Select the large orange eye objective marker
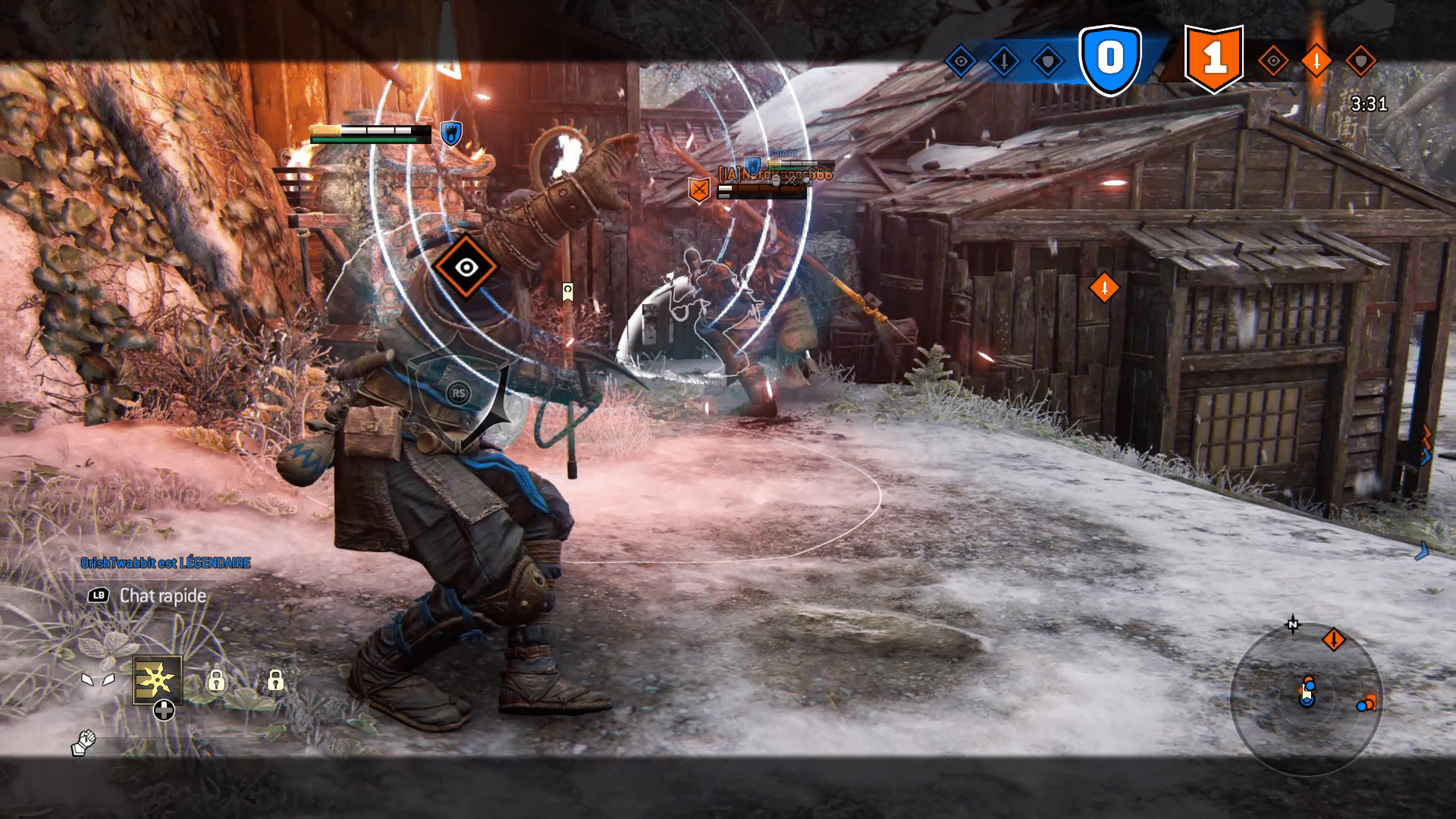 pyautogui.click(x=466, y=266)
